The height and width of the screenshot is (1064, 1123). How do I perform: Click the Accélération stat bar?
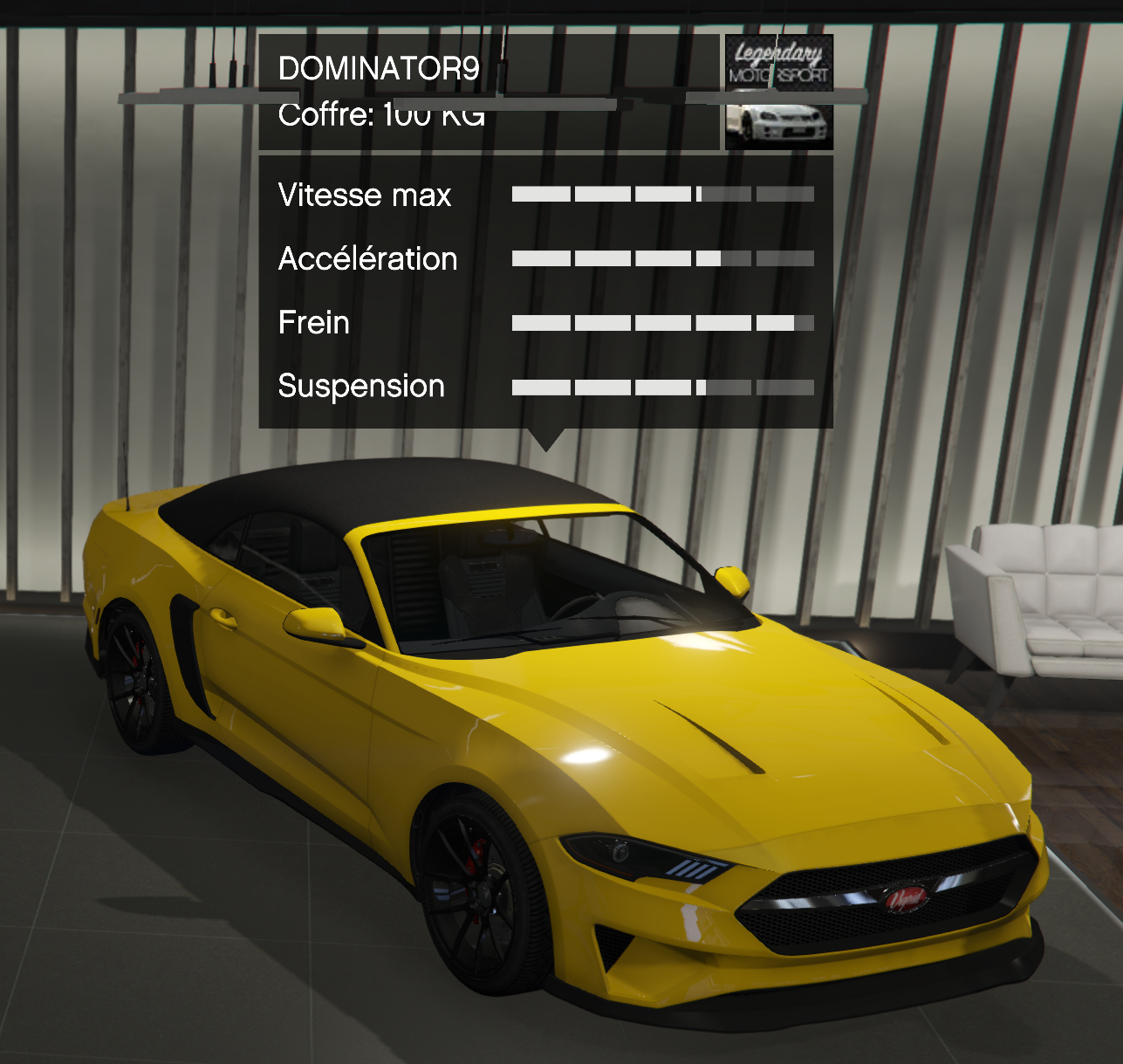click(663, 257)
